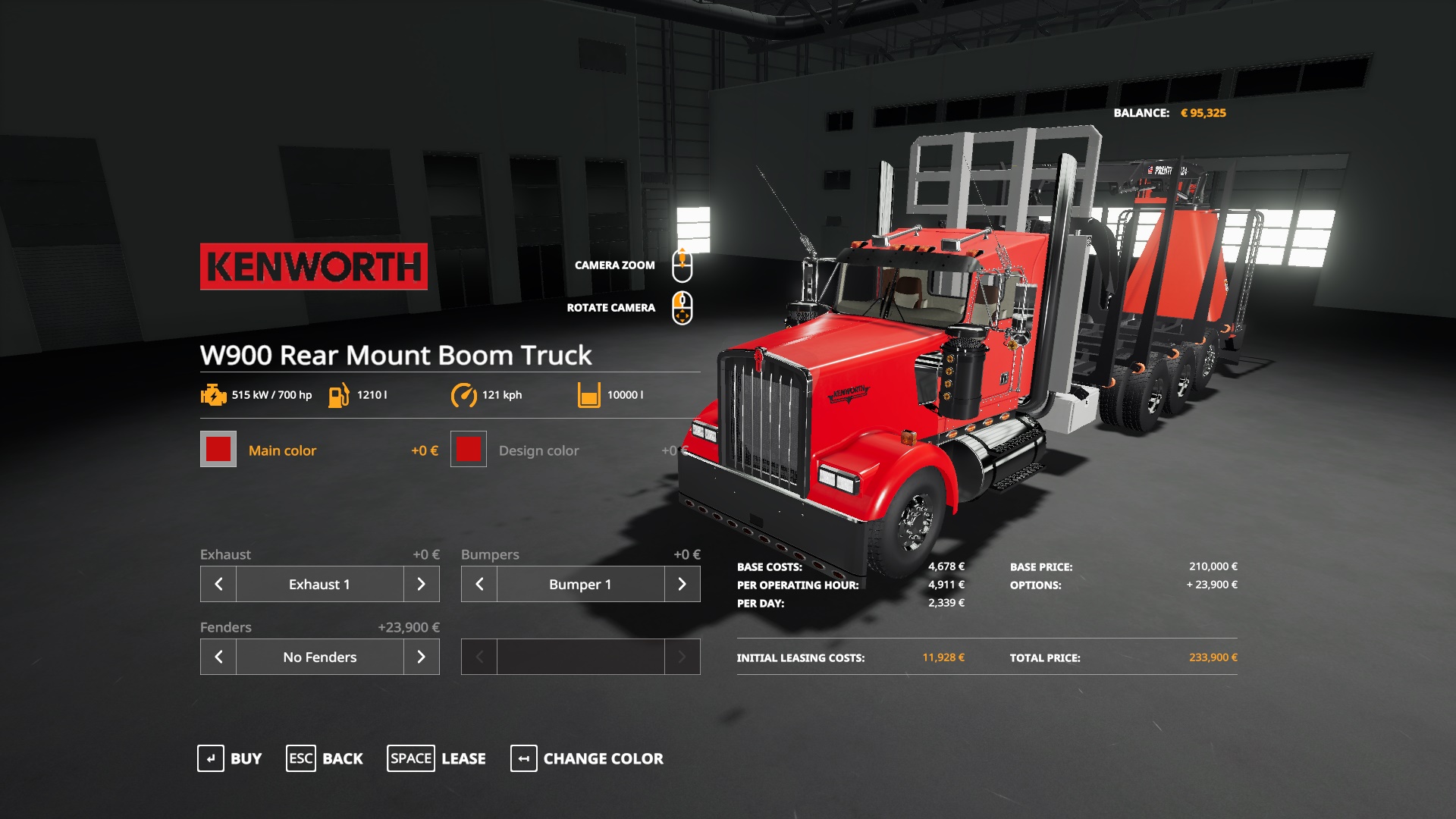Click the right arrow to change Exhaust
The image size is (1456, 819).
coord(422,584)
